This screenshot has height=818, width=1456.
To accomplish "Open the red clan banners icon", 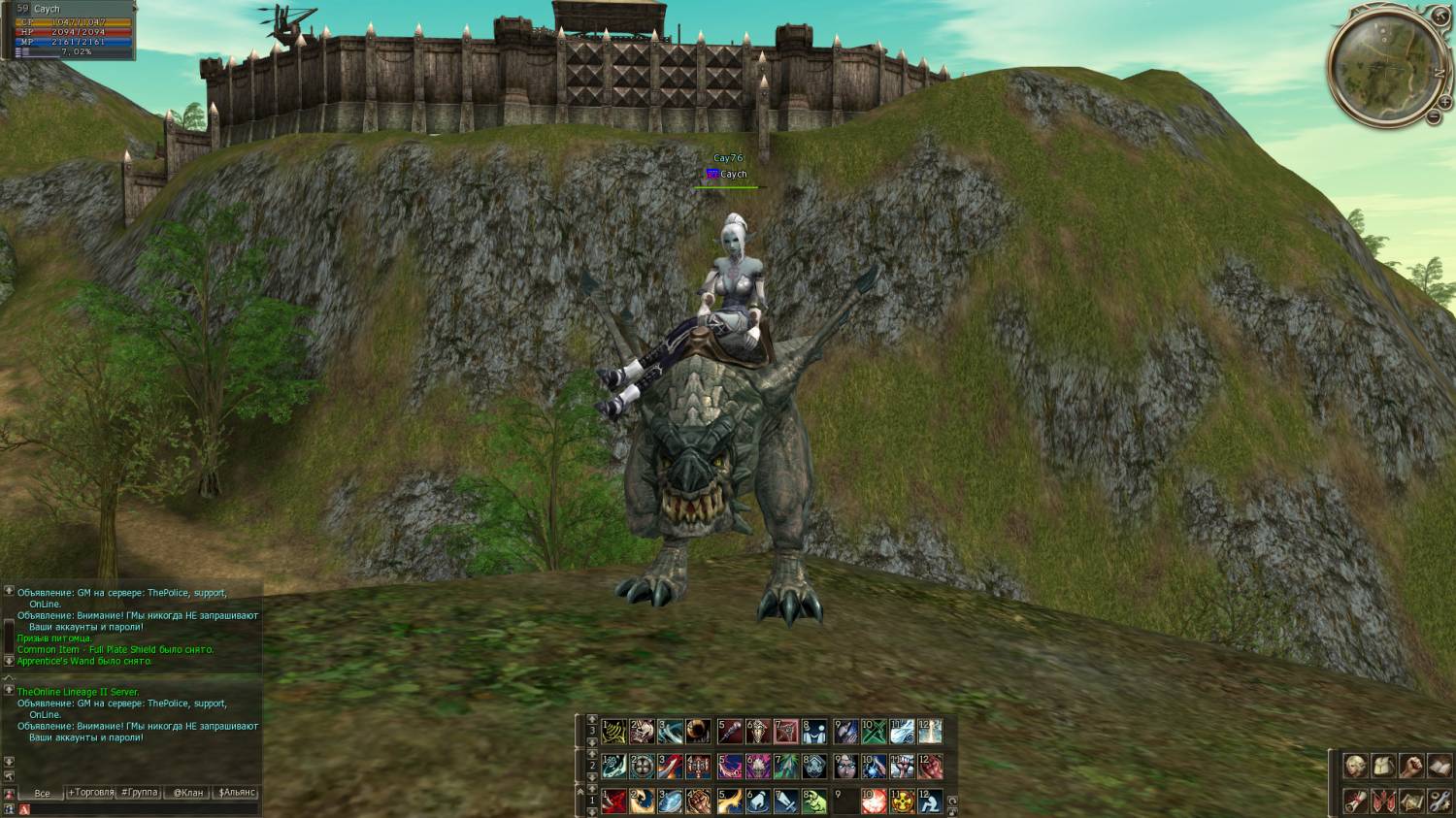I will 1383,801.
